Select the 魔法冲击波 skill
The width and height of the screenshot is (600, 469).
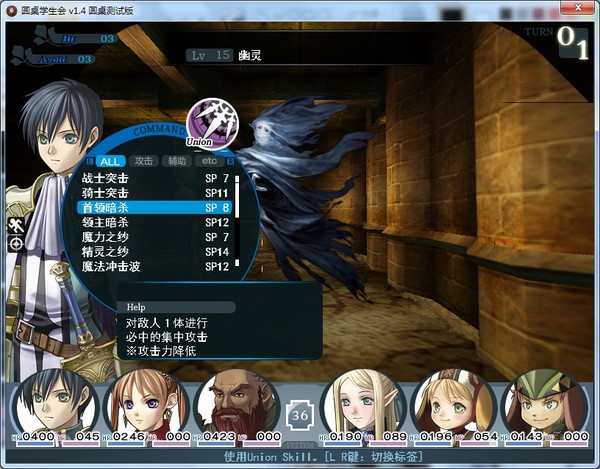155,267
